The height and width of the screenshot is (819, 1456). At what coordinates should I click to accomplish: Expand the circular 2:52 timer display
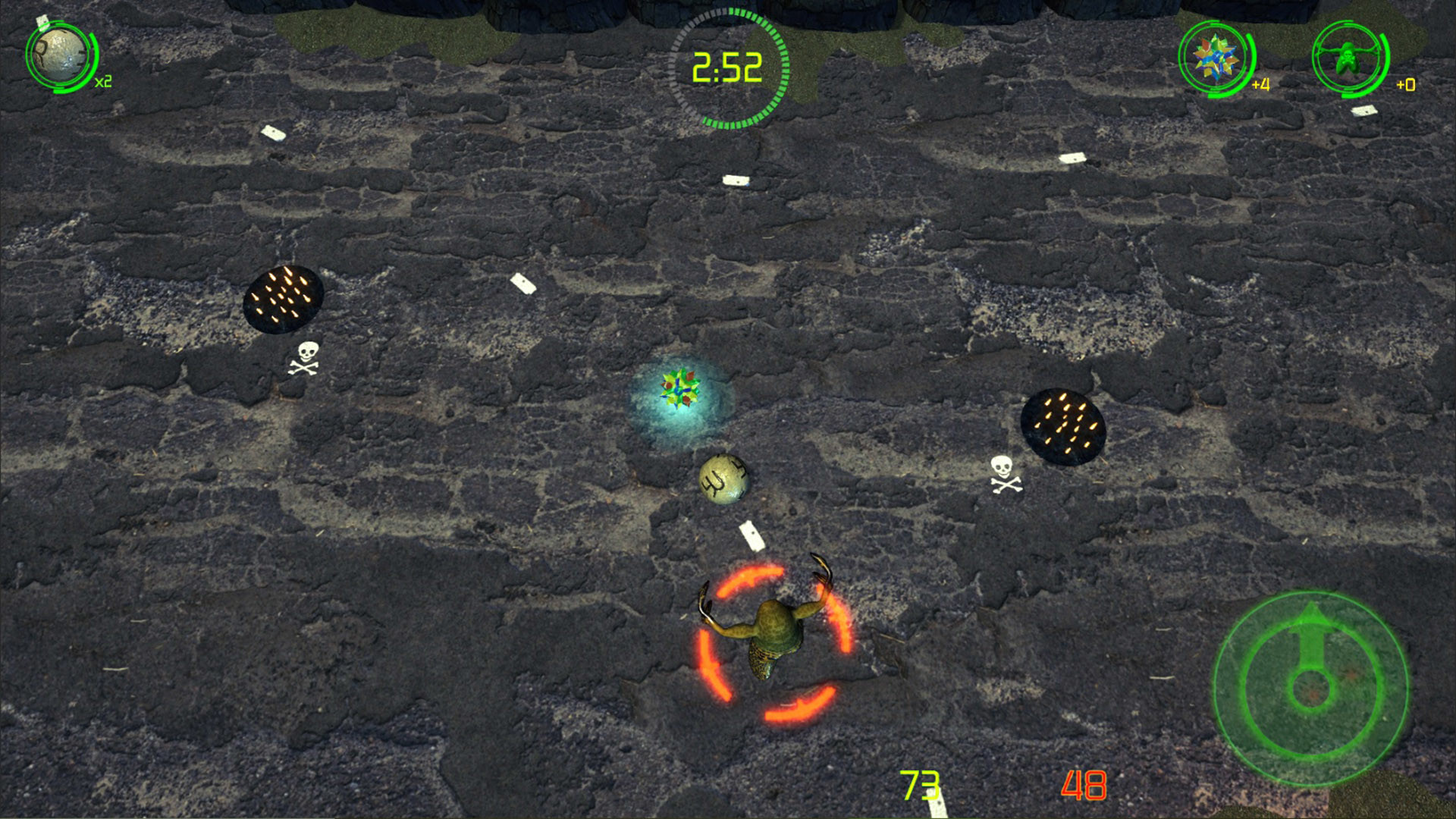726,67
